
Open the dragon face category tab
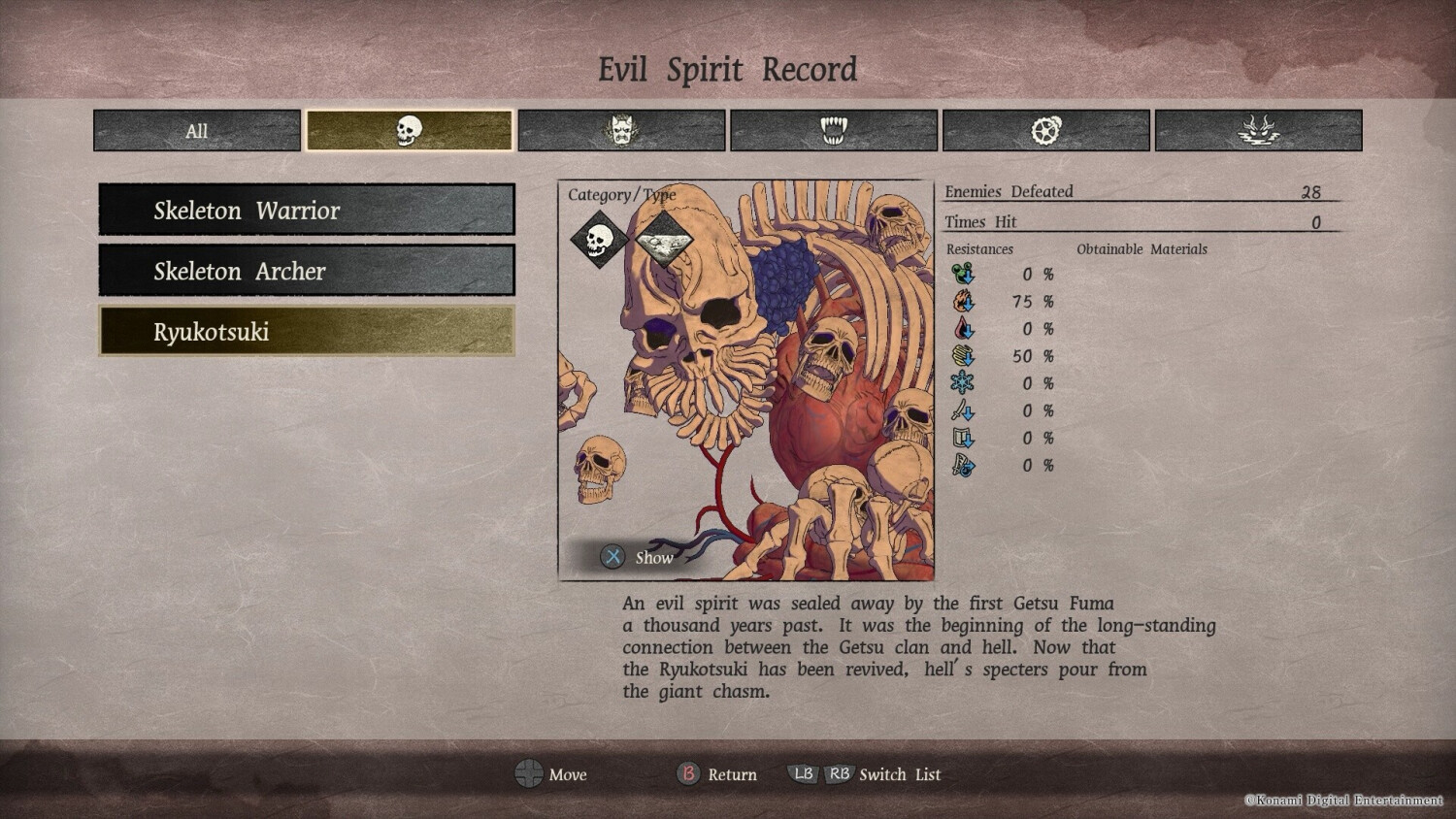coord(1258,131)
